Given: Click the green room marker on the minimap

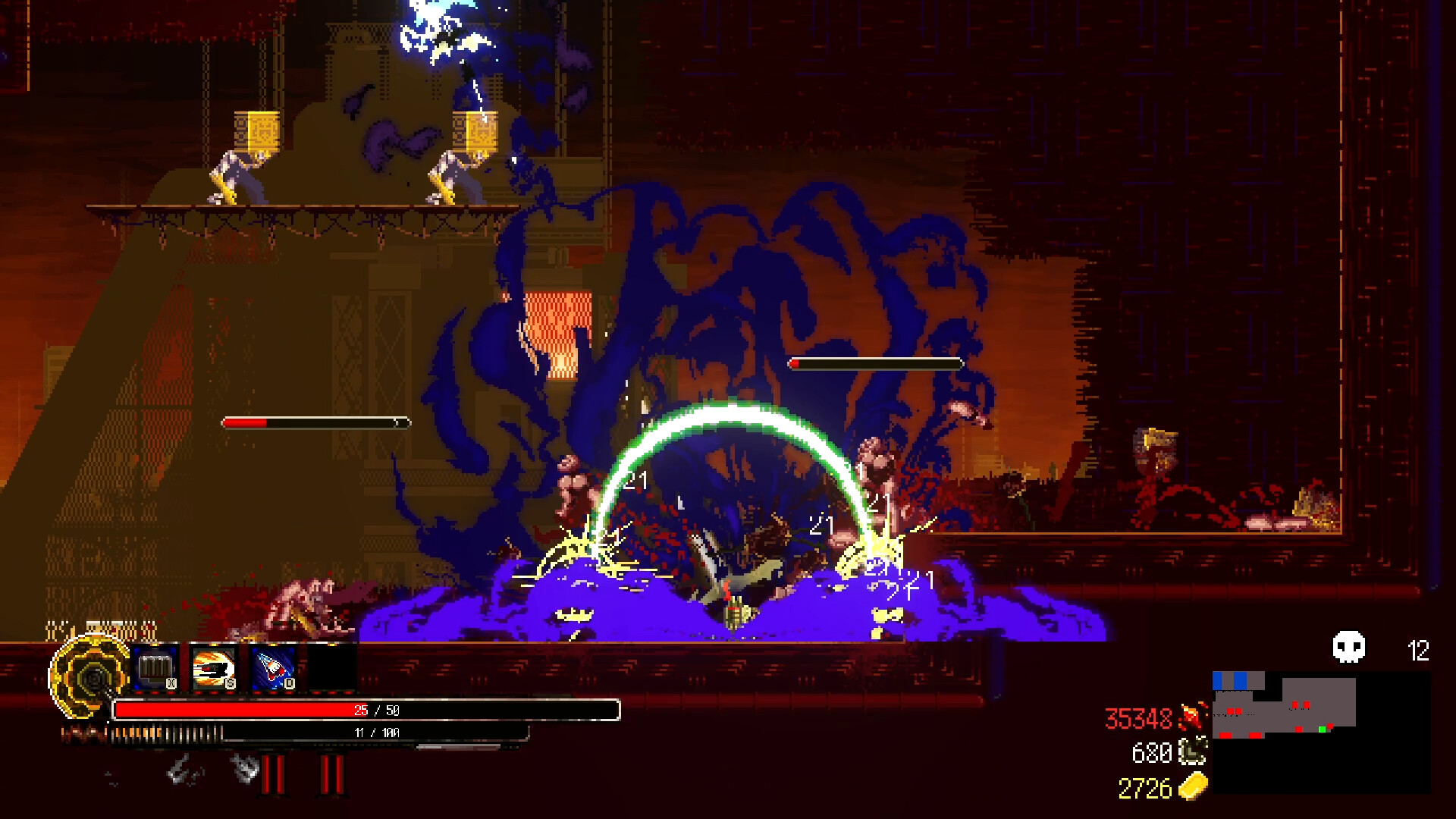Looking at the screenshot, I should [1323, 729].
